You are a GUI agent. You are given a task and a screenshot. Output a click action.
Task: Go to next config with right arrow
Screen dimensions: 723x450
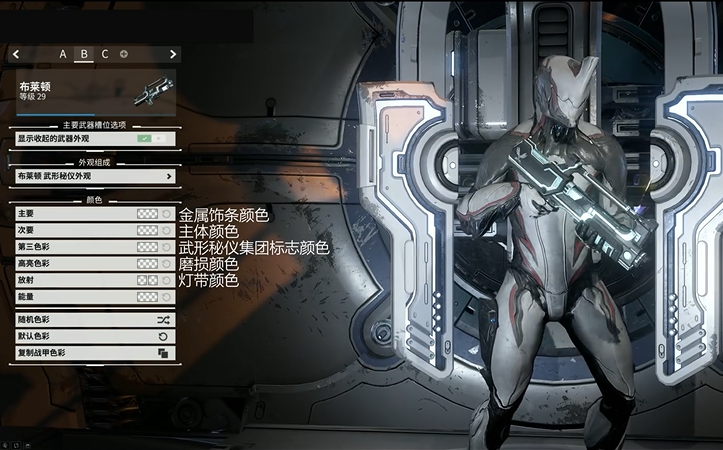point(173,54)
